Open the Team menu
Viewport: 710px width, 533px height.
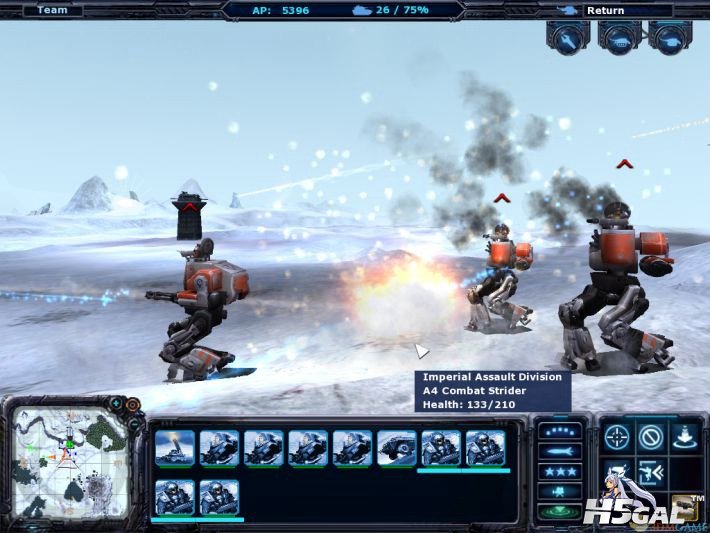pos(52,11)
